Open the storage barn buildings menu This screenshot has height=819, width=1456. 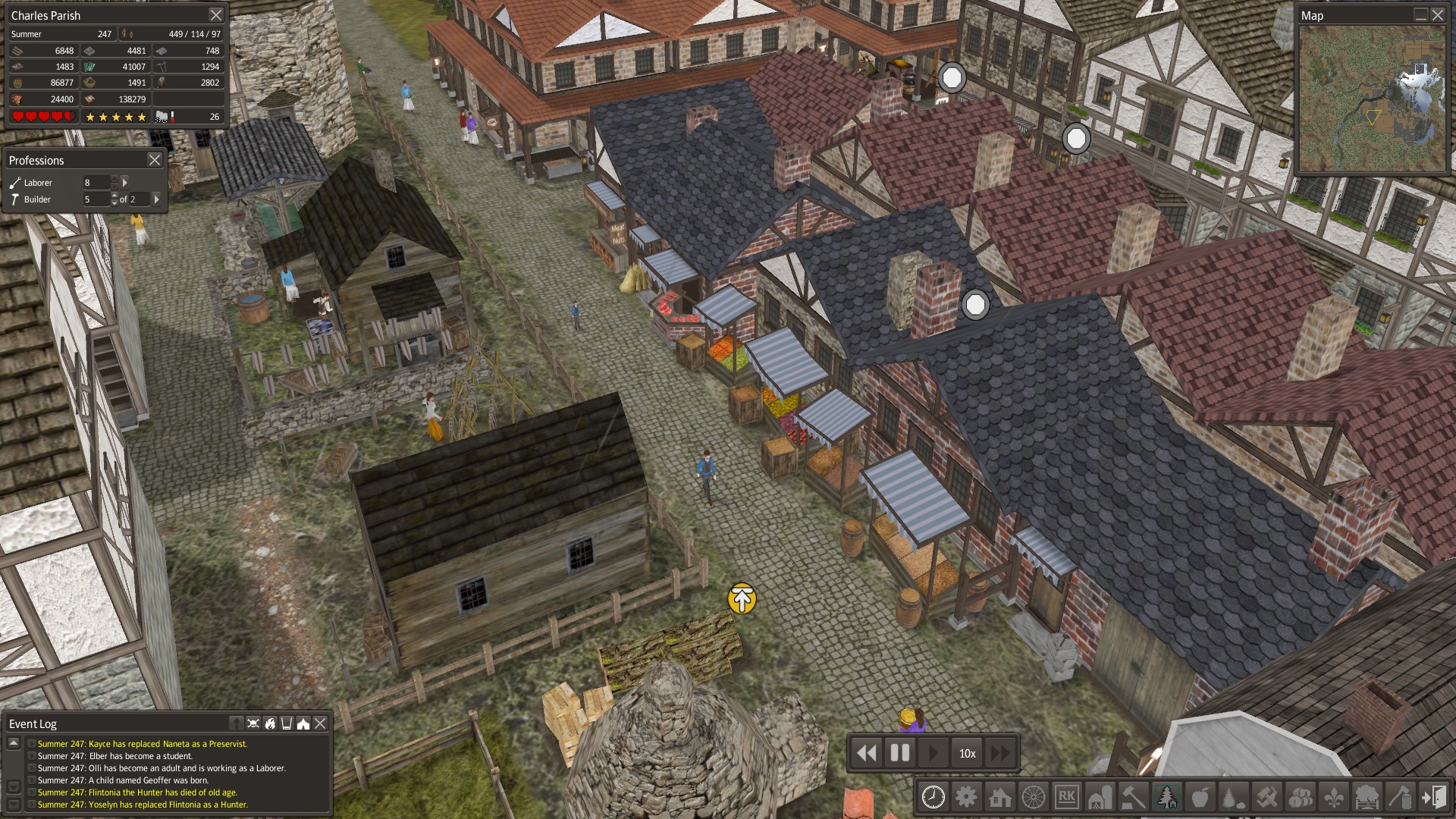coord(1100,798)
